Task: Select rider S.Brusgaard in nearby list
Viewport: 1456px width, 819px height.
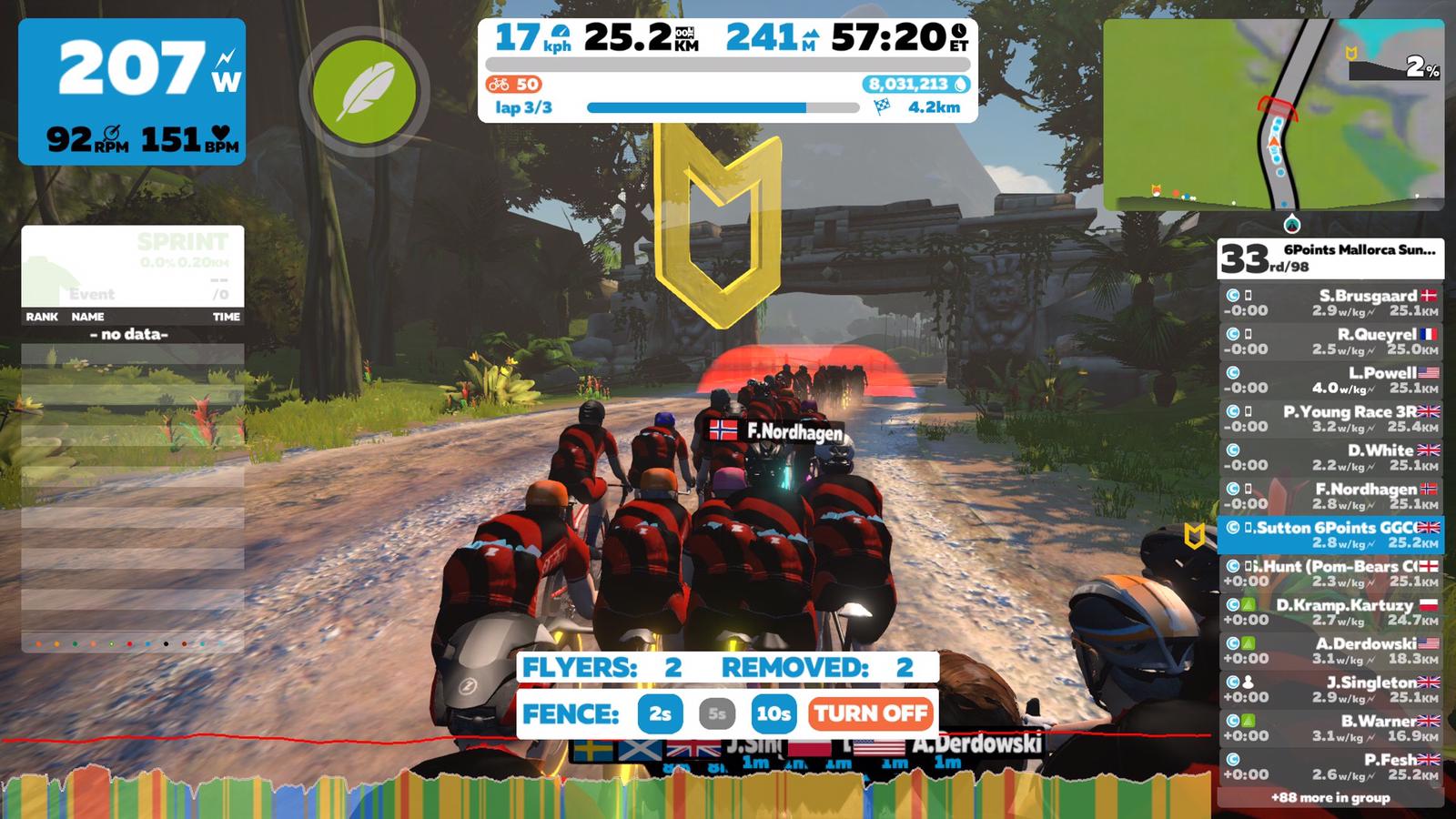Action: (1330, 303)
